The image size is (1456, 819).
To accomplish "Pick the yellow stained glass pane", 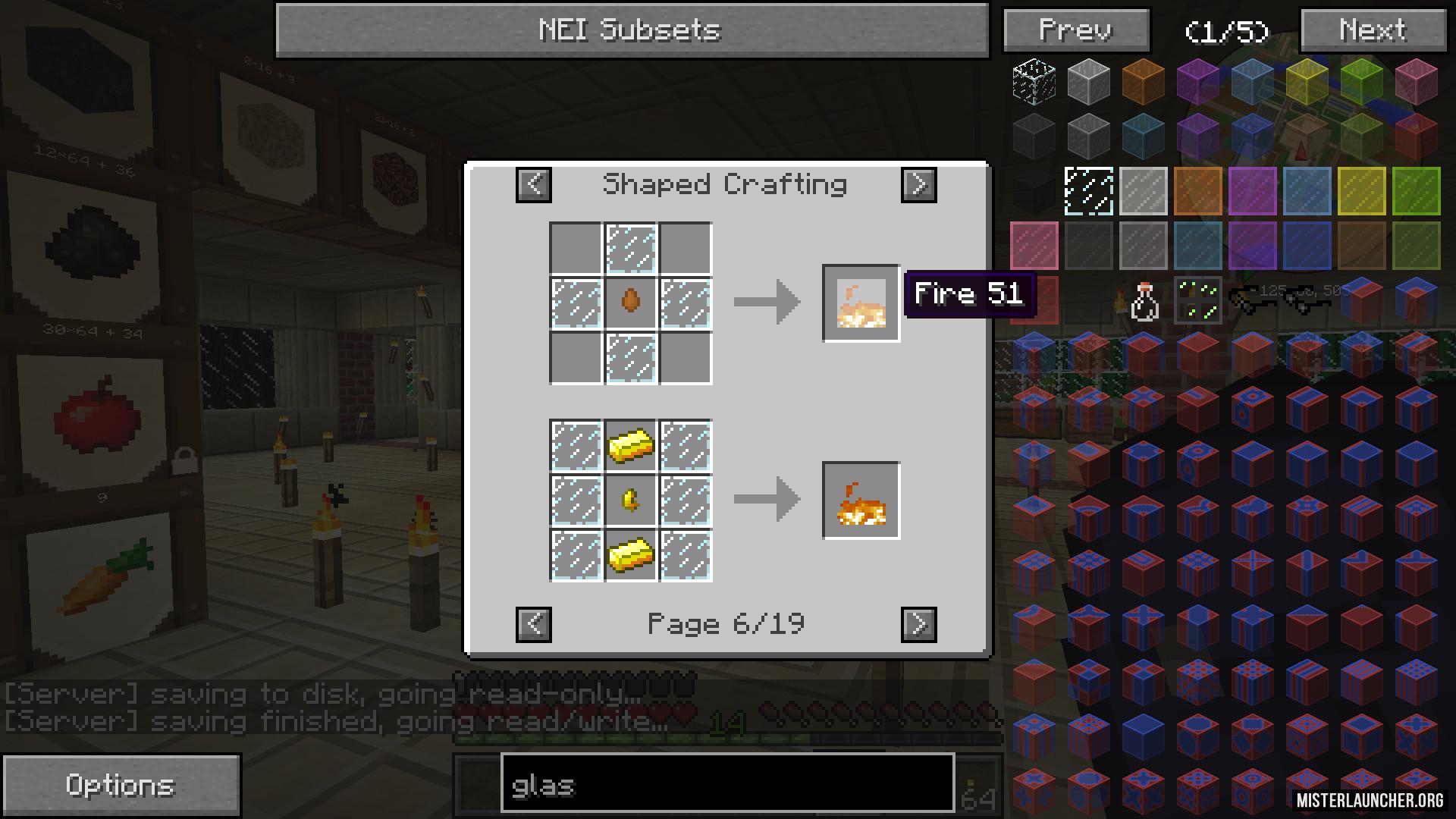I will (x=1361, y=191).
